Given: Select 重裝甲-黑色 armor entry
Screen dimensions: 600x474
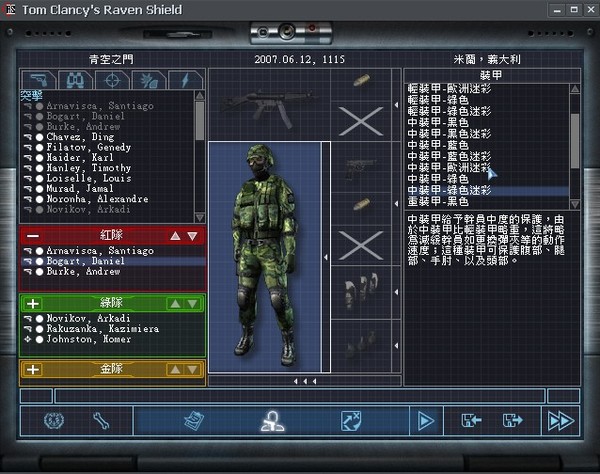Looking at the screenshot, I should [439, 201].
